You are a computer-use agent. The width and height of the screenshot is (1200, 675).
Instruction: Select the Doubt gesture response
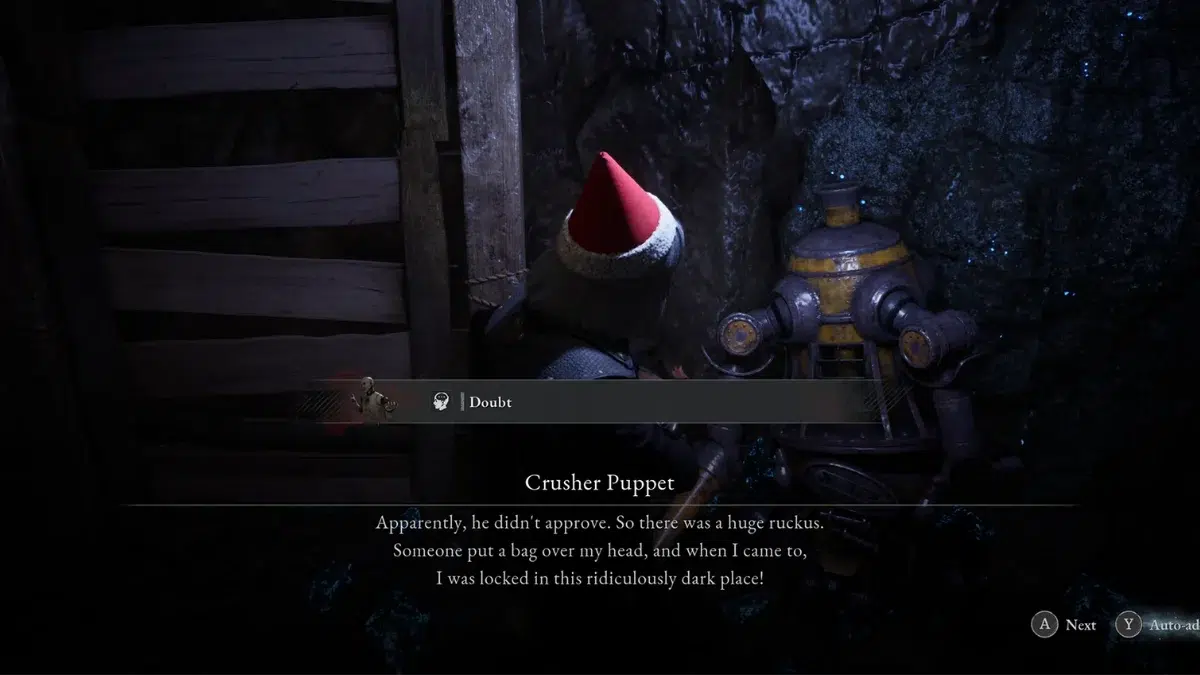tap(489, 402)
